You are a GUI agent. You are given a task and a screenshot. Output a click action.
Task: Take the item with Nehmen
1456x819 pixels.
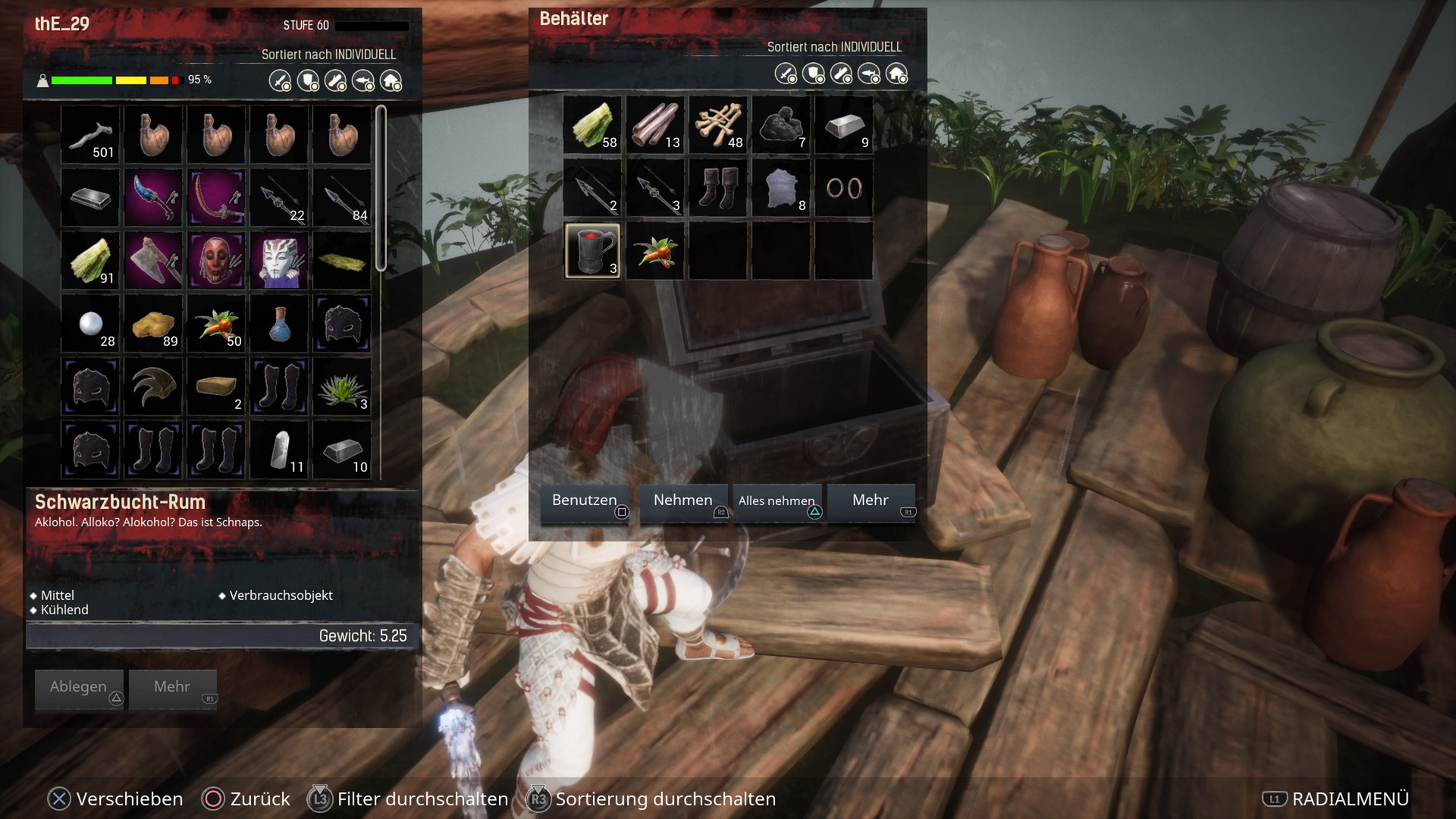click(683, 501)
